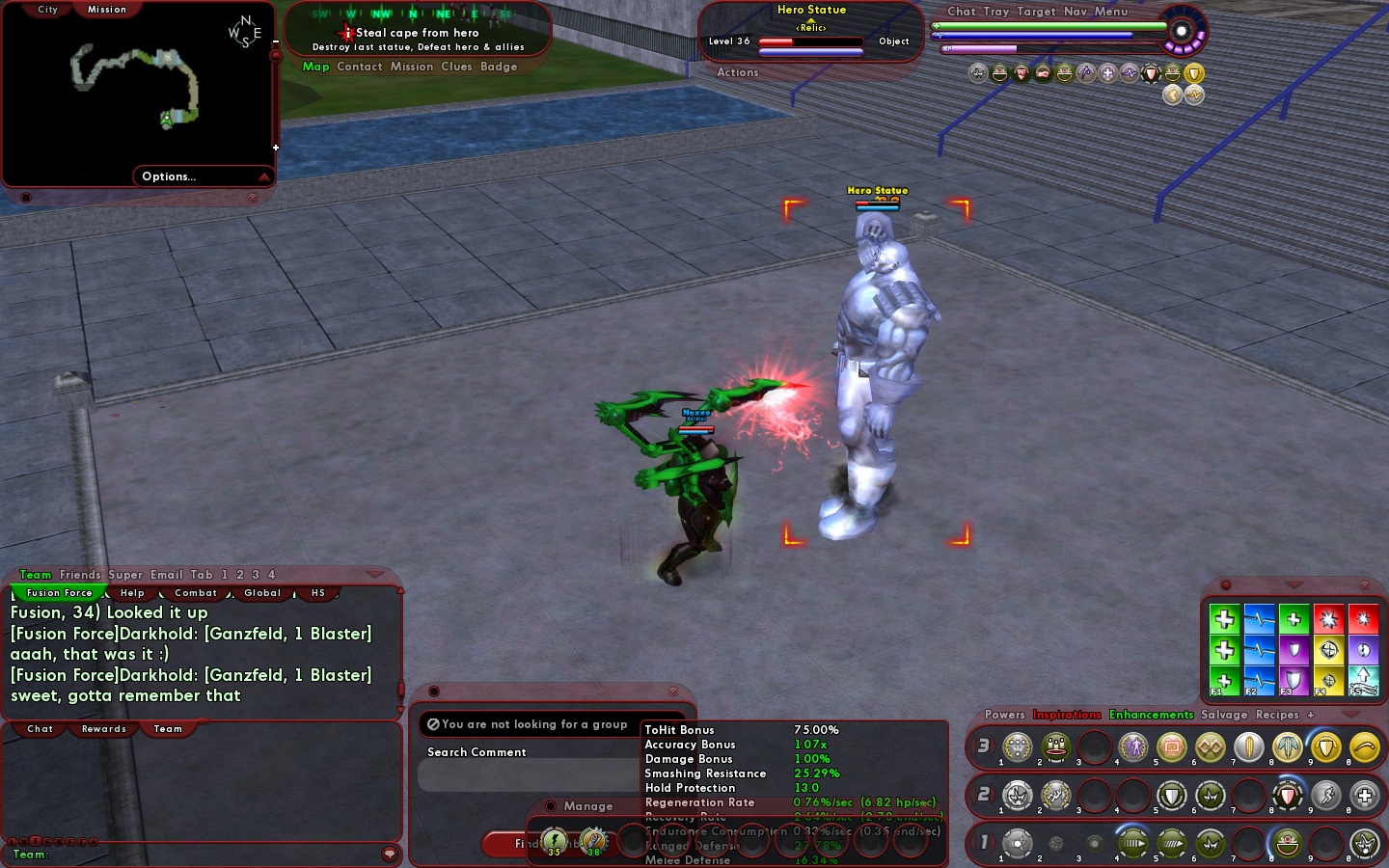
Task: Show the Clues list
Action: click(456, 67)
